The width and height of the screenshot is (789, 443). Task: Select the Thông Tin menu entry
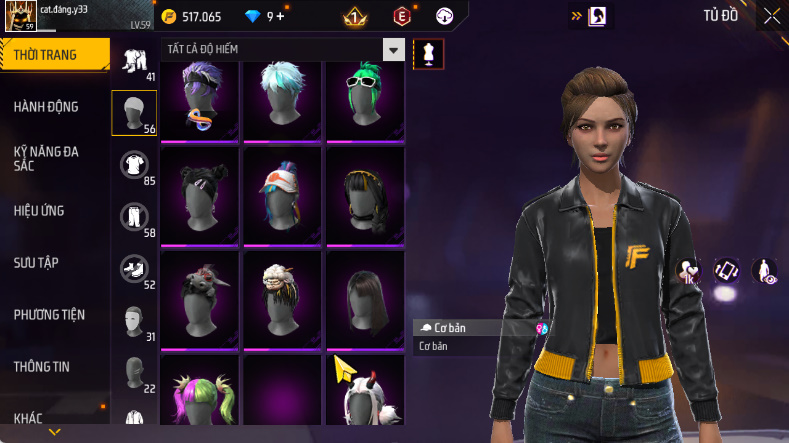click(x=42, y=367)
